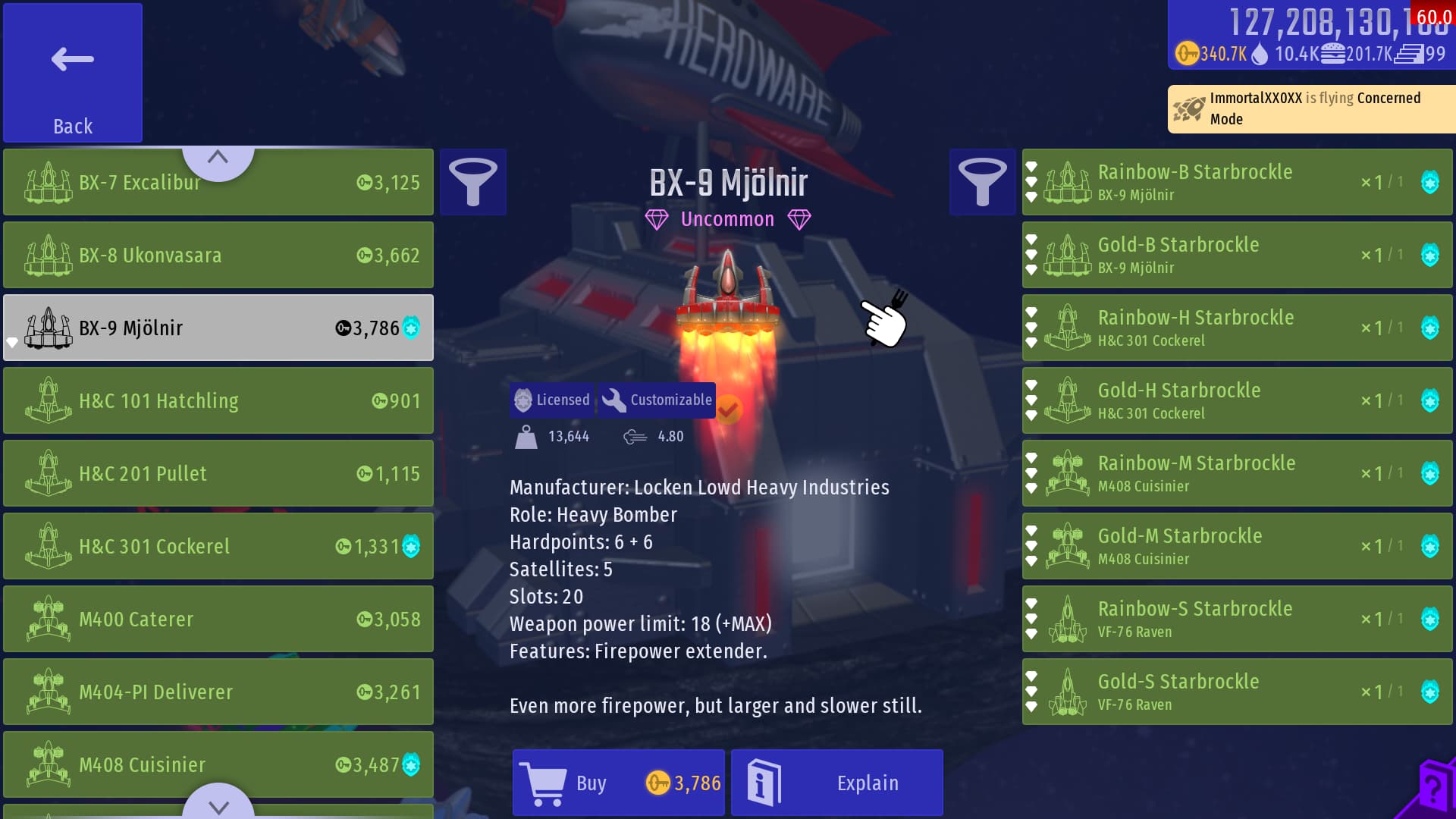Choose the Gold-H Starbrockle skin
The height and width of the screenshot is (819, 1456).
pos(1236,401)
